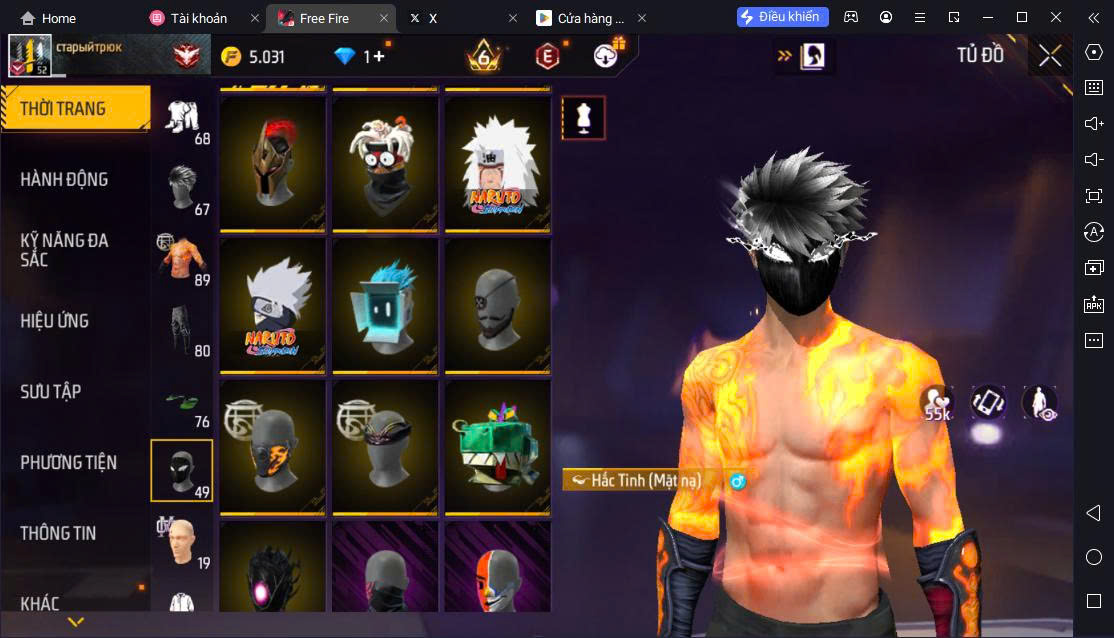Pick the blue cube head with flame hair
The height and width of the screenshot is (638, 1114).
[x=385, y=306]
